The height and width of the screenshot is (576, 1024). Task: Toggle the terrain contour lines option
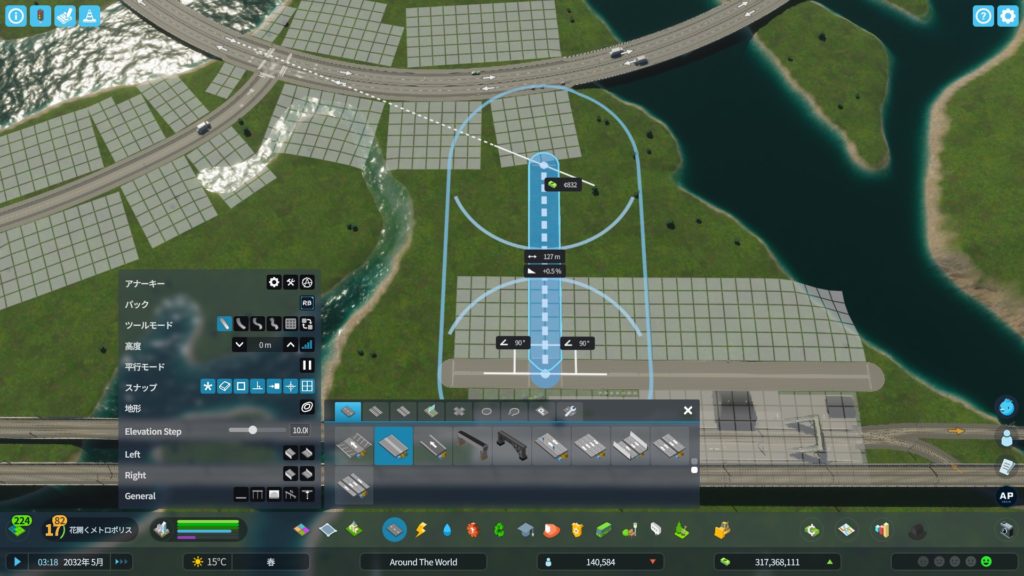click(x=307, y=408)
